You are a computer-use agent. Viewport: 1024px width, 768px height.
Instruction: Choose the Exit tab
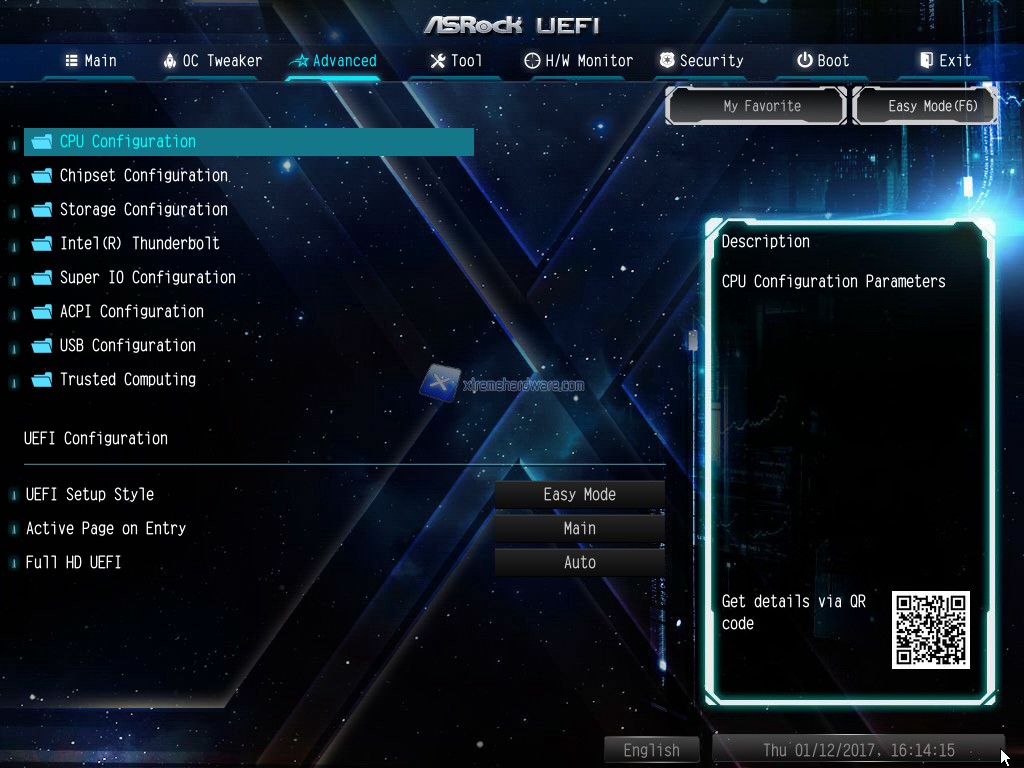click(944, 61)
